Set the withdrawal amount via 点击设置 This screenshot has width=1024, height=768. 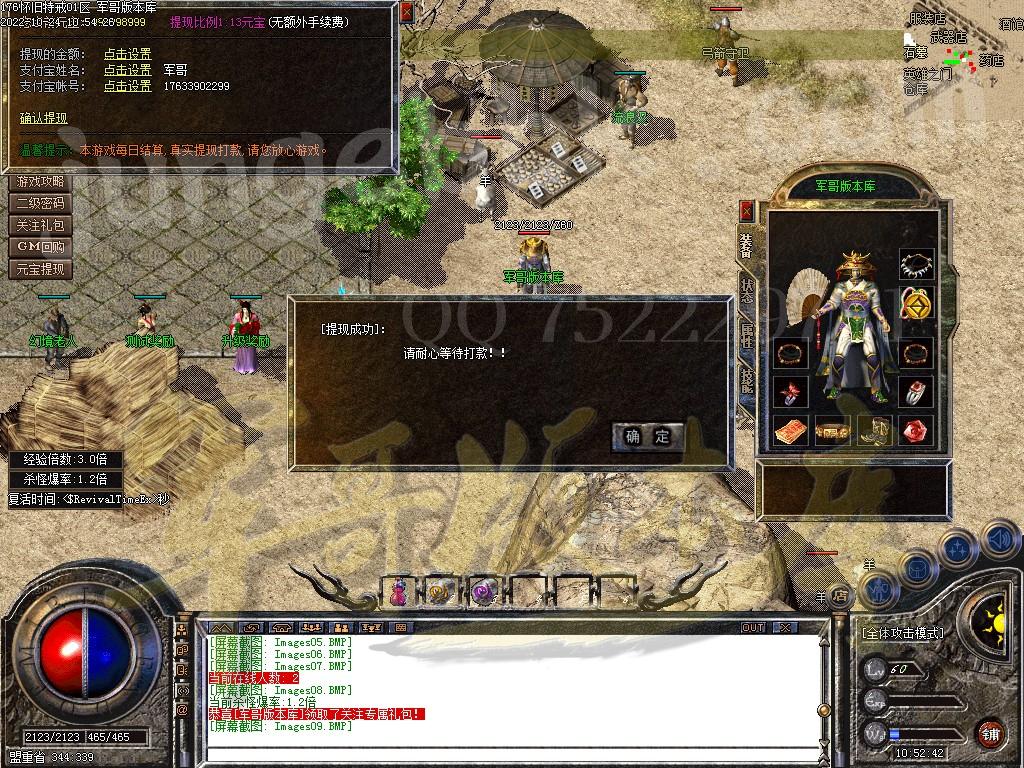point(128,54)
